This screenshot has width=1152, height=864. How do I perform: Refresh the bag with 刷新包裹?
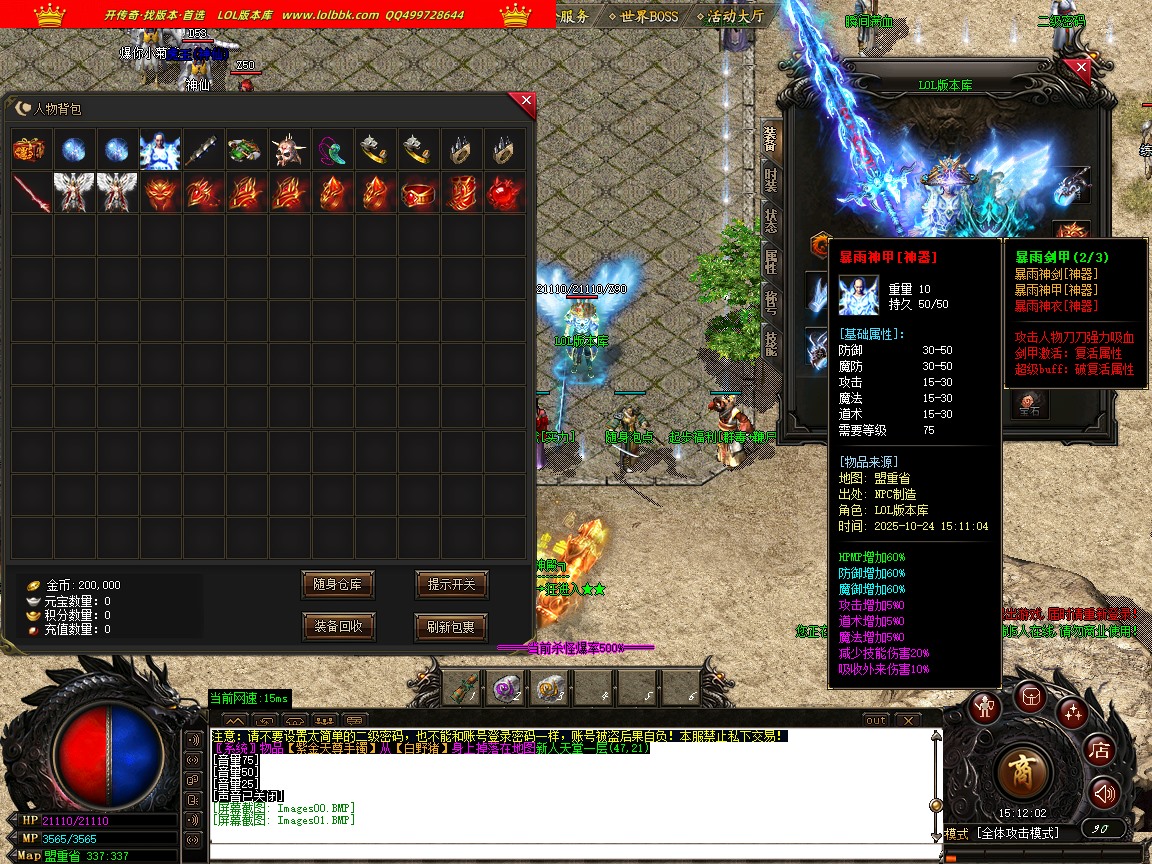(x=451, y=627)
